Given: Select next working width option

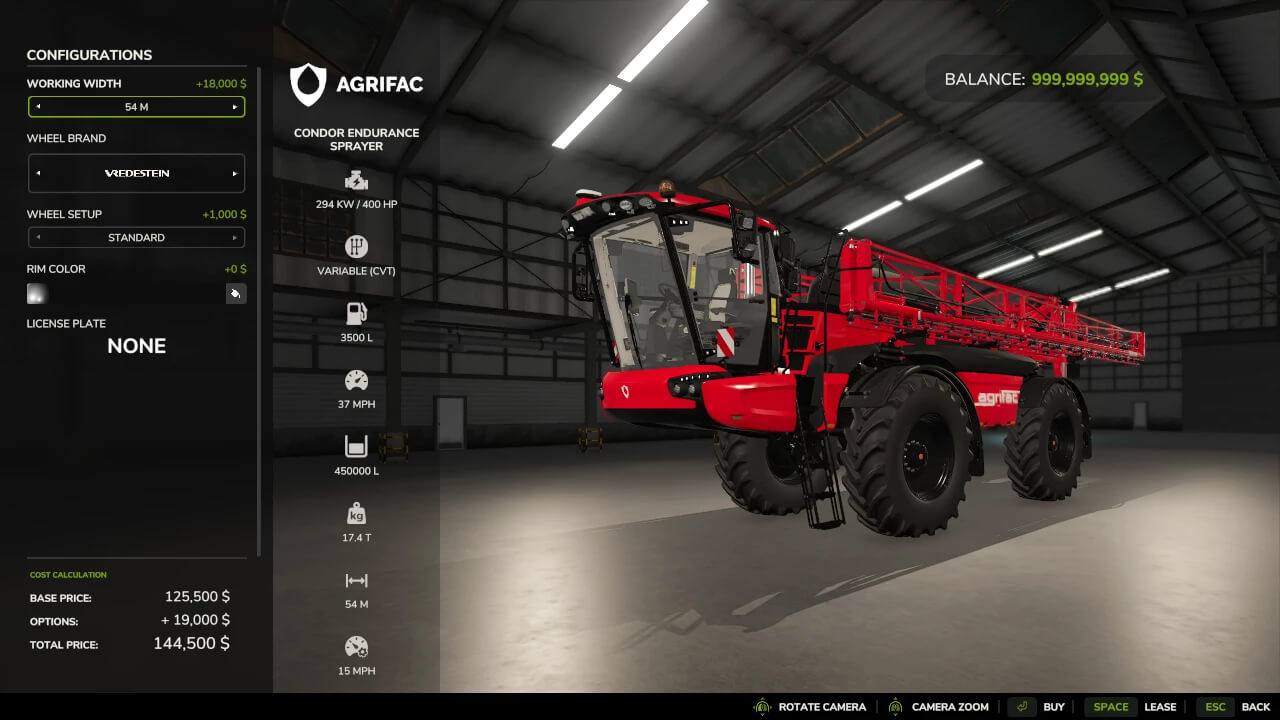Looking at the screenshot, I should 235,107.
